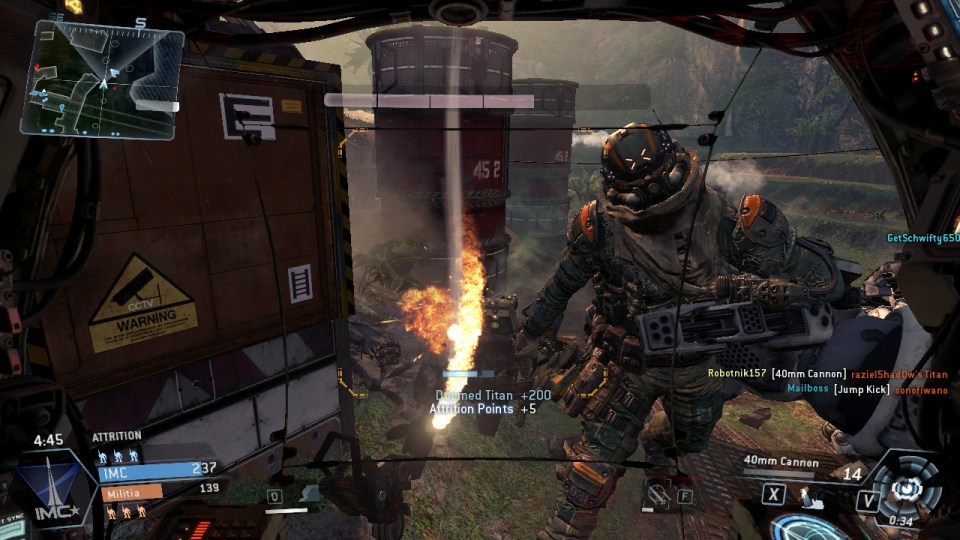This screenshot has height=540, width=960.
Task: Activate the tactical ability icon beside F
Action: (658, 493)
